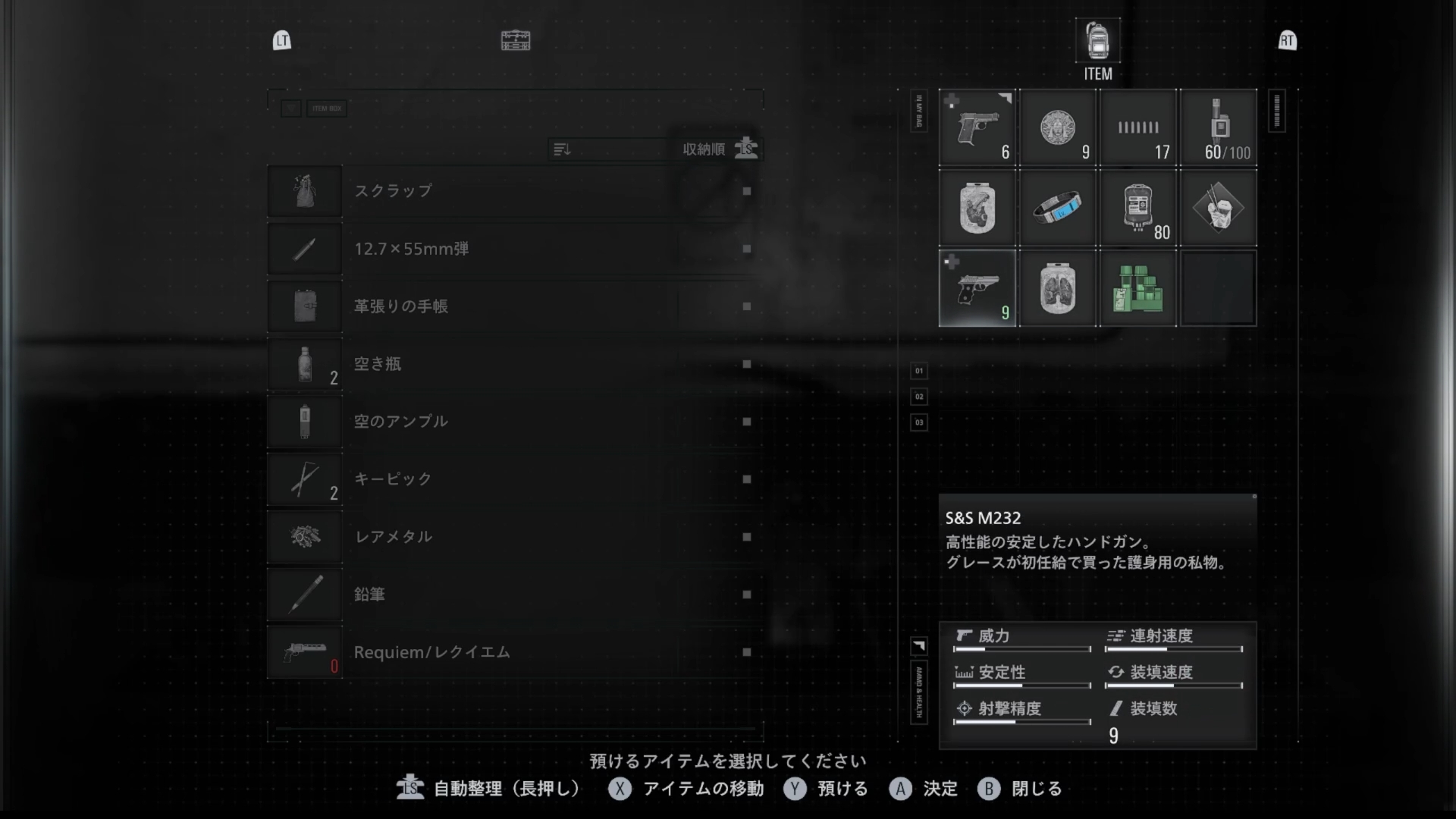
Task: Select the handgun ammo stack showing 17
Action: [x=1137, y=127]
